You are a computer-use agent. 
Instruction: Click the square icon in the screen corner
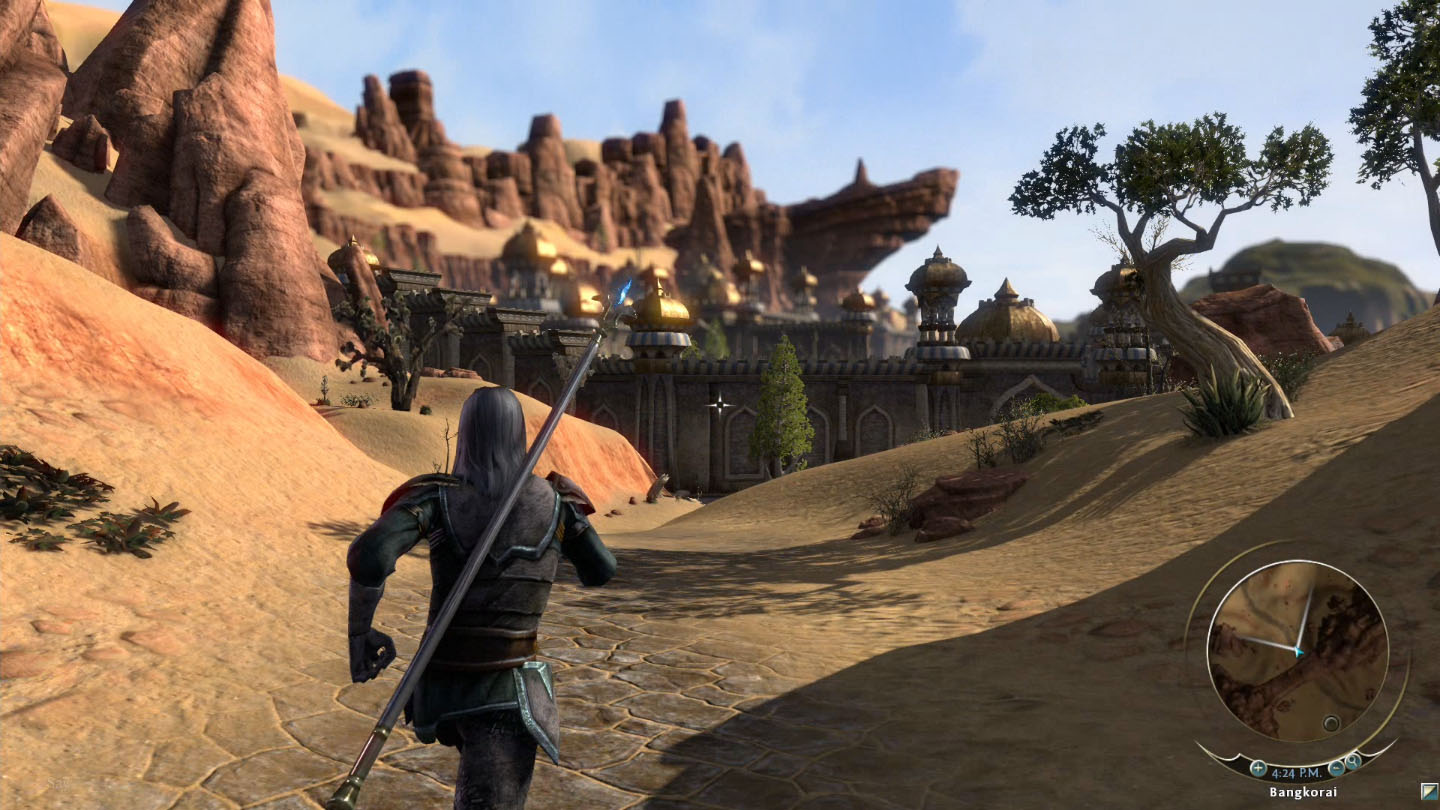1429,791
